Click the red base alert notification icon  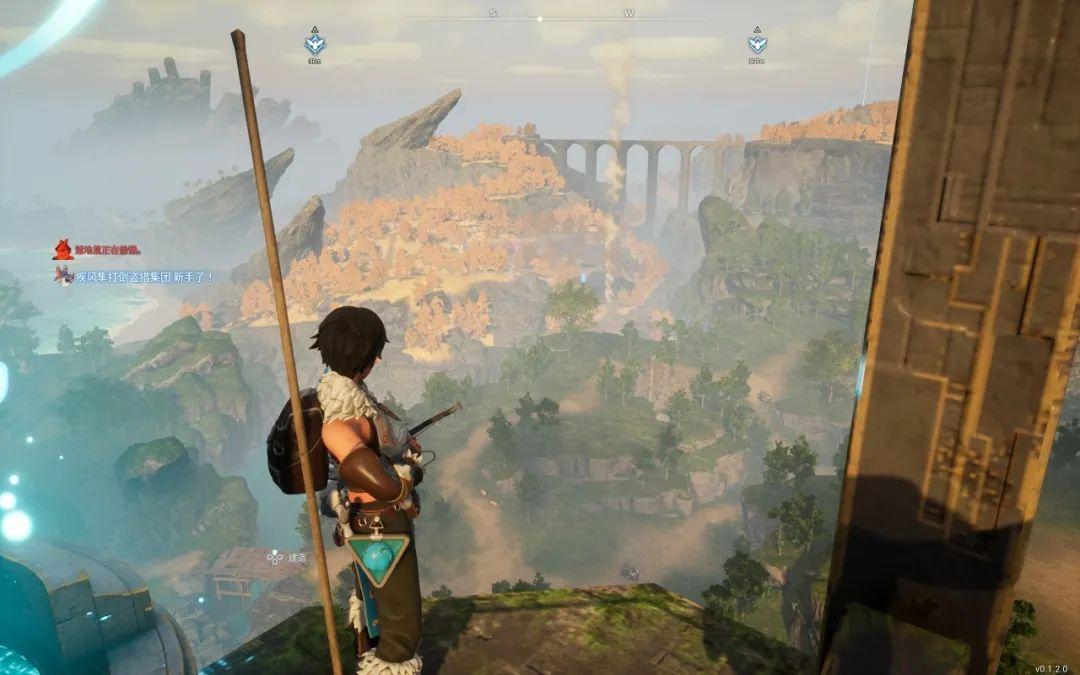63,250
